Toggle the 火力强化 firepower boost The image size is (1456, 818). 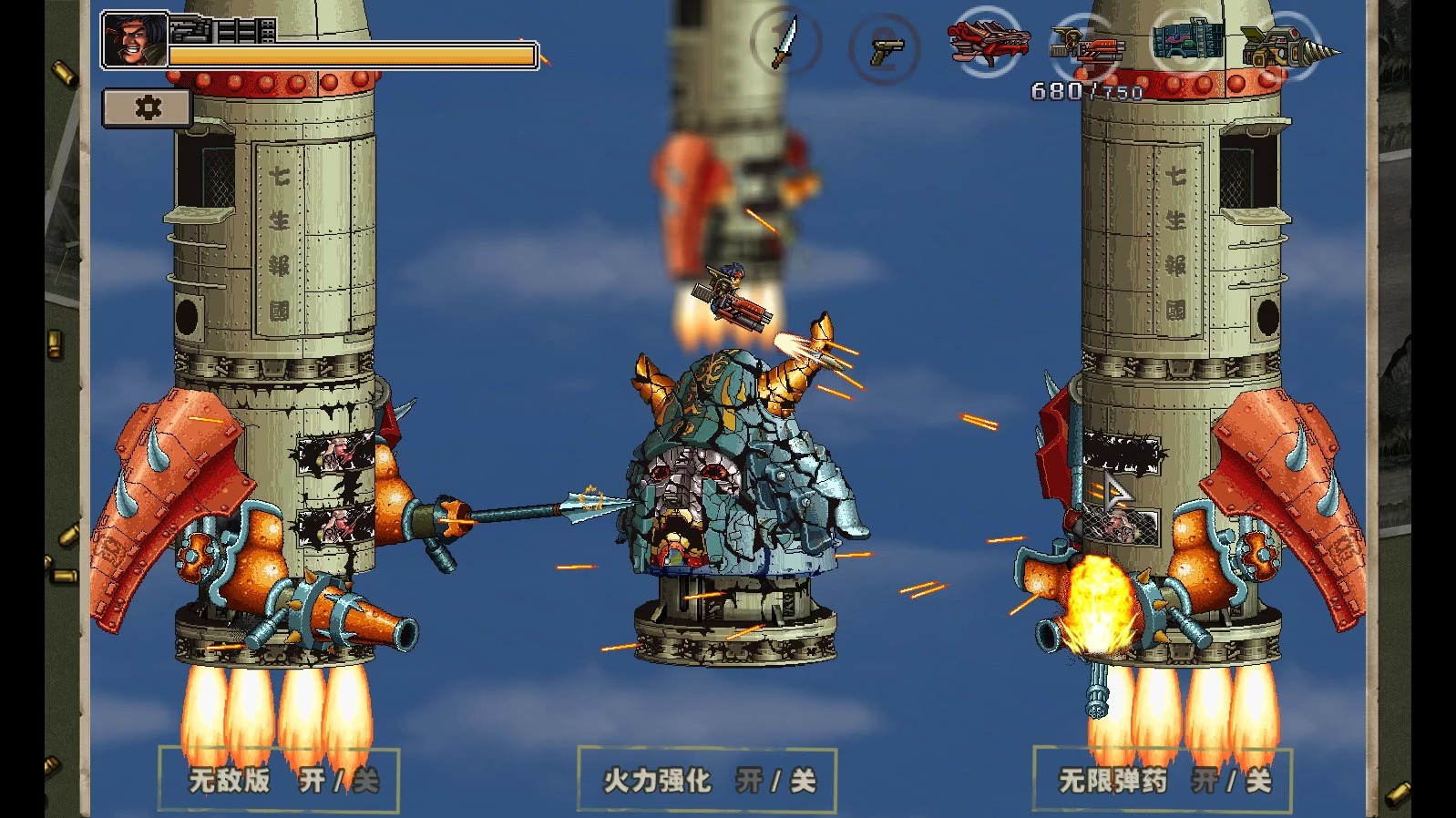(707, 780)
